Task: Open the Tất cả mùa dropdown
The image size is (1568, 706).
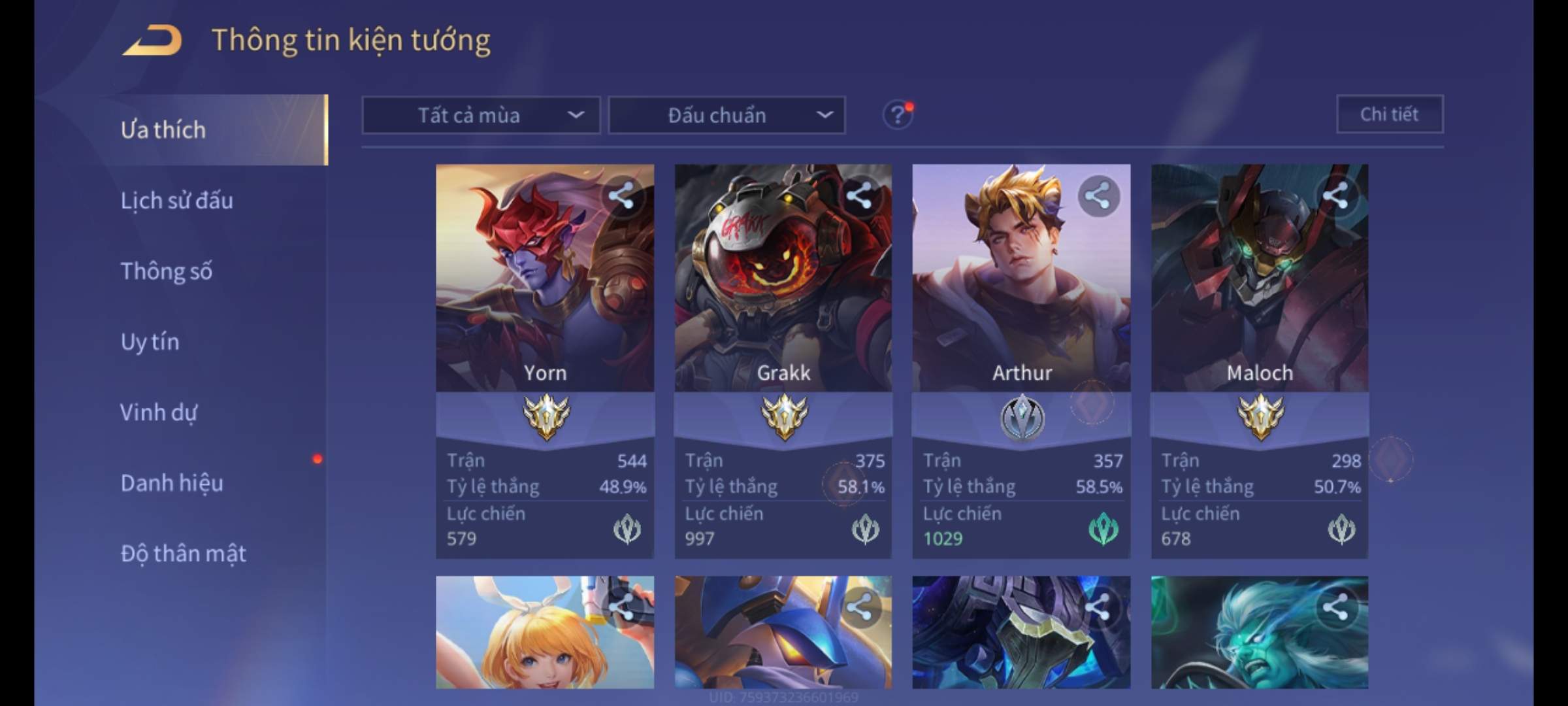Action: click(481, 116)
